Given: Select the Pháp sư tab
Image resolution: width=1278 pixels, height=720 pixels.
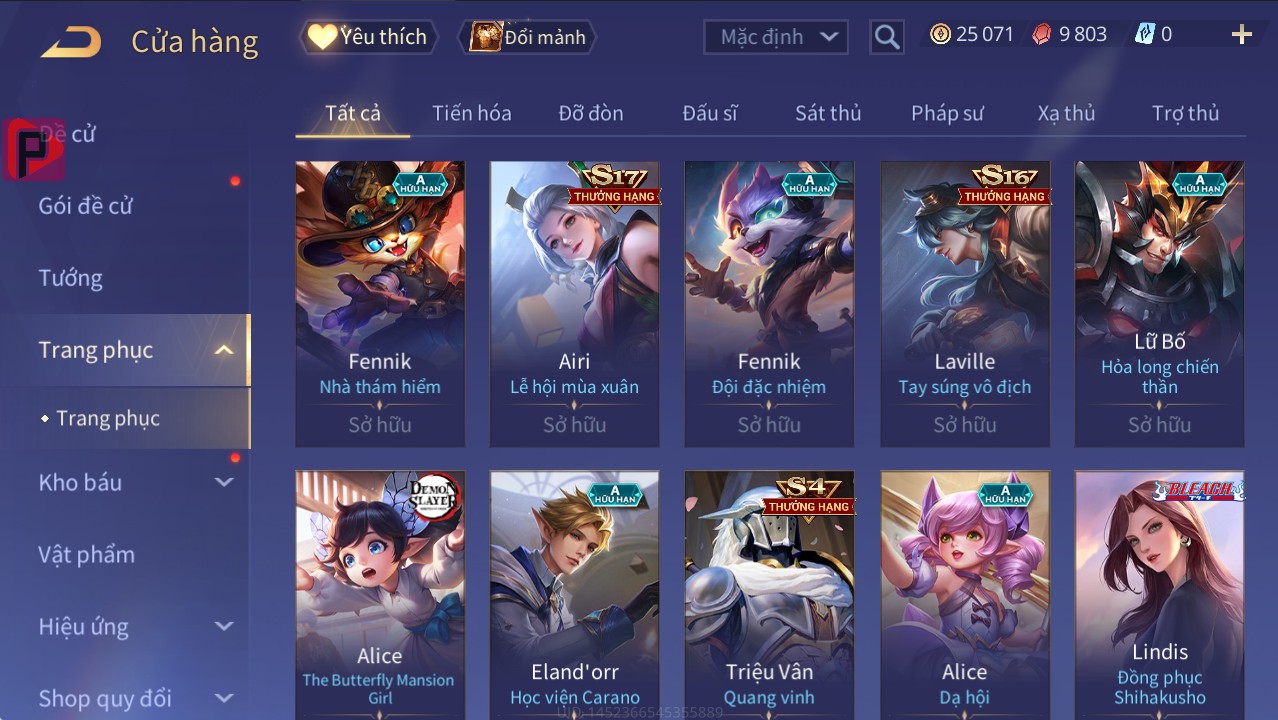Looking at the screenshot, I should click(947, 113).
